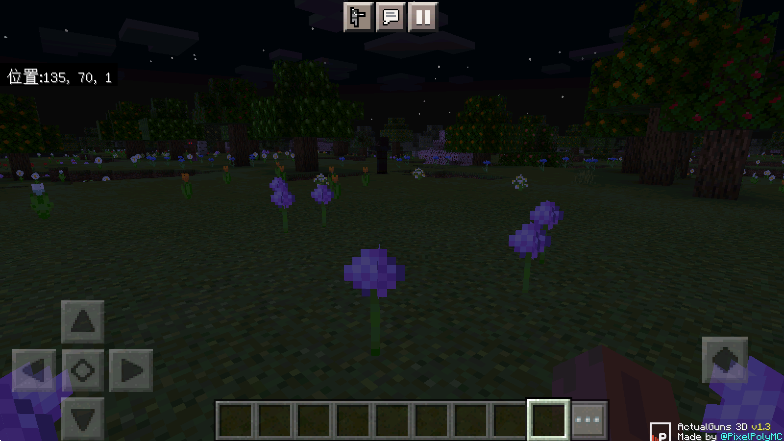This screenshot has height=441, width=784.
Task: Select the highlighted hotbar slot
Action: click(x=549, y=418)
